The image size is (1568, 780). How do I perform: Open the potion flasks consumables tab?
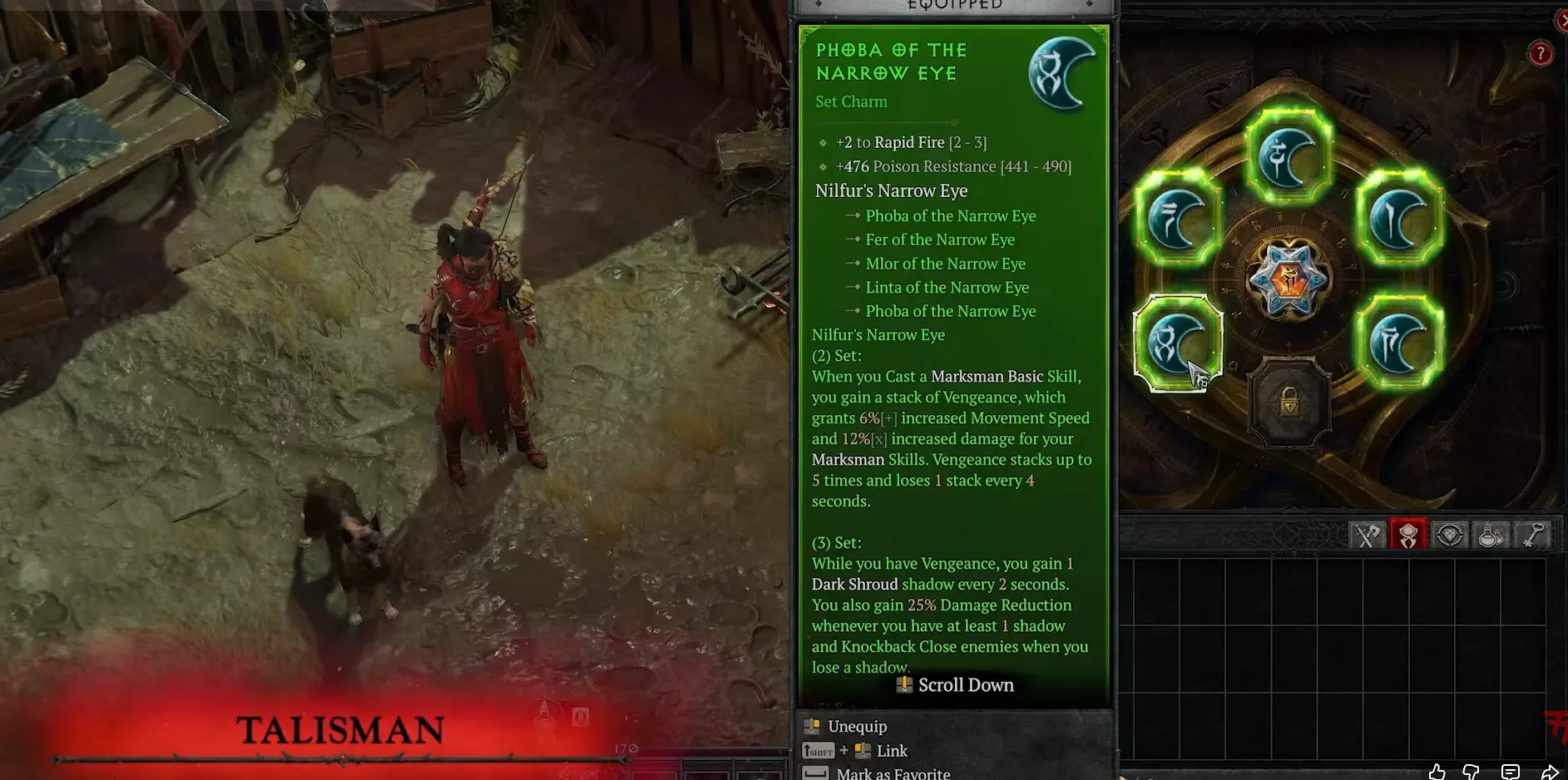(1491, 536)
